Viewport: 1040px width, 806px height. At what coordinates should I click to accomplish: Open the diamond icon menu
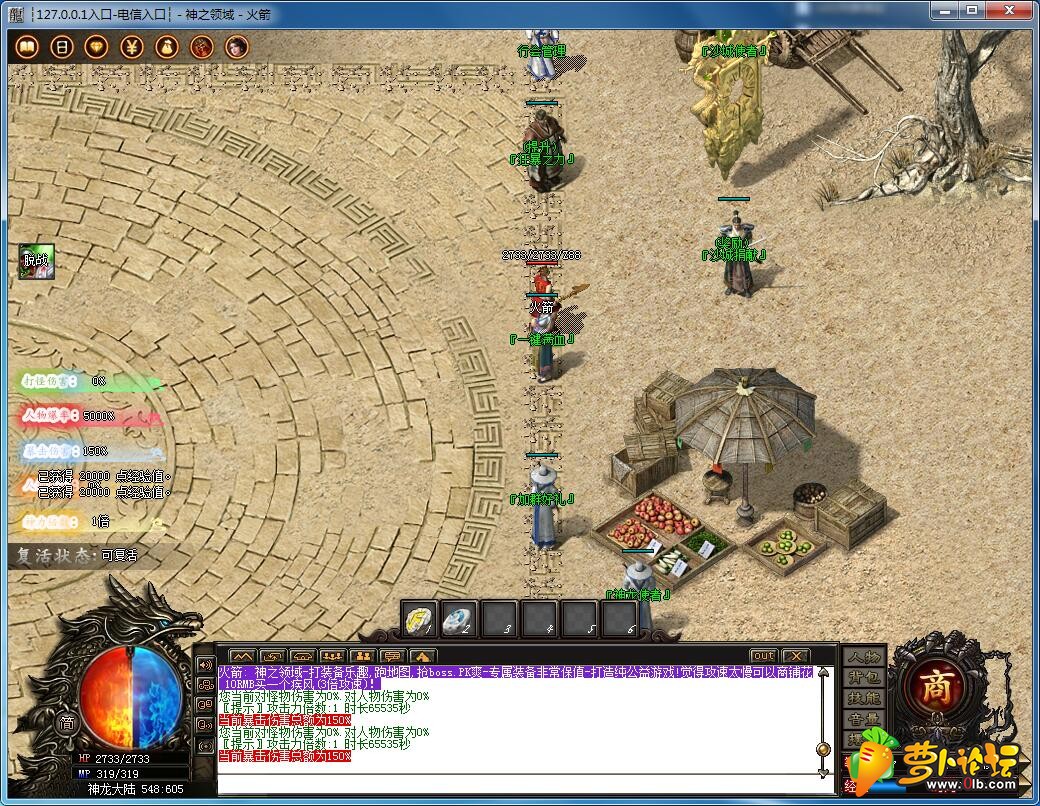[x=97, y=47]
